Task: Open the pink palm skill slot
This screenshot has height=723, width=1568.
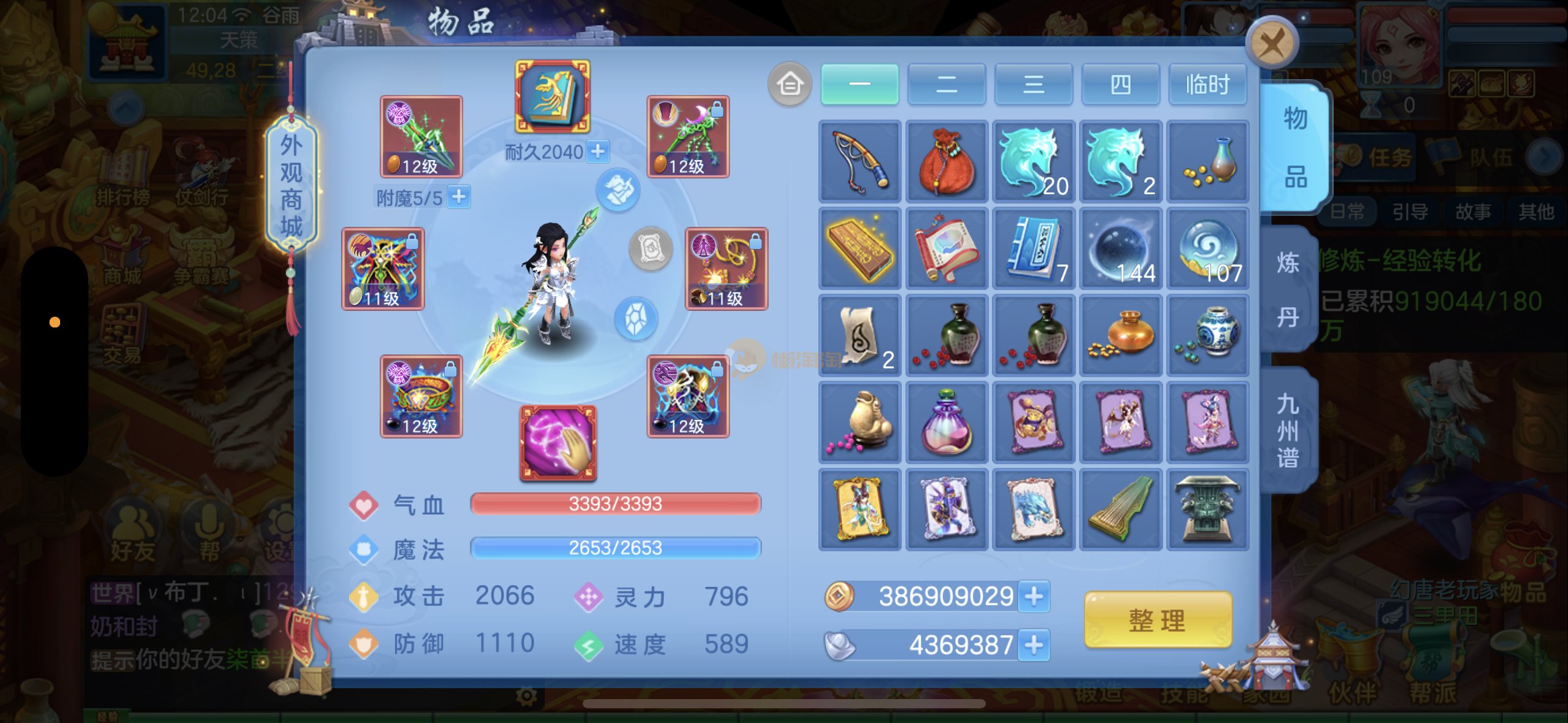Action: pos(558,442)
